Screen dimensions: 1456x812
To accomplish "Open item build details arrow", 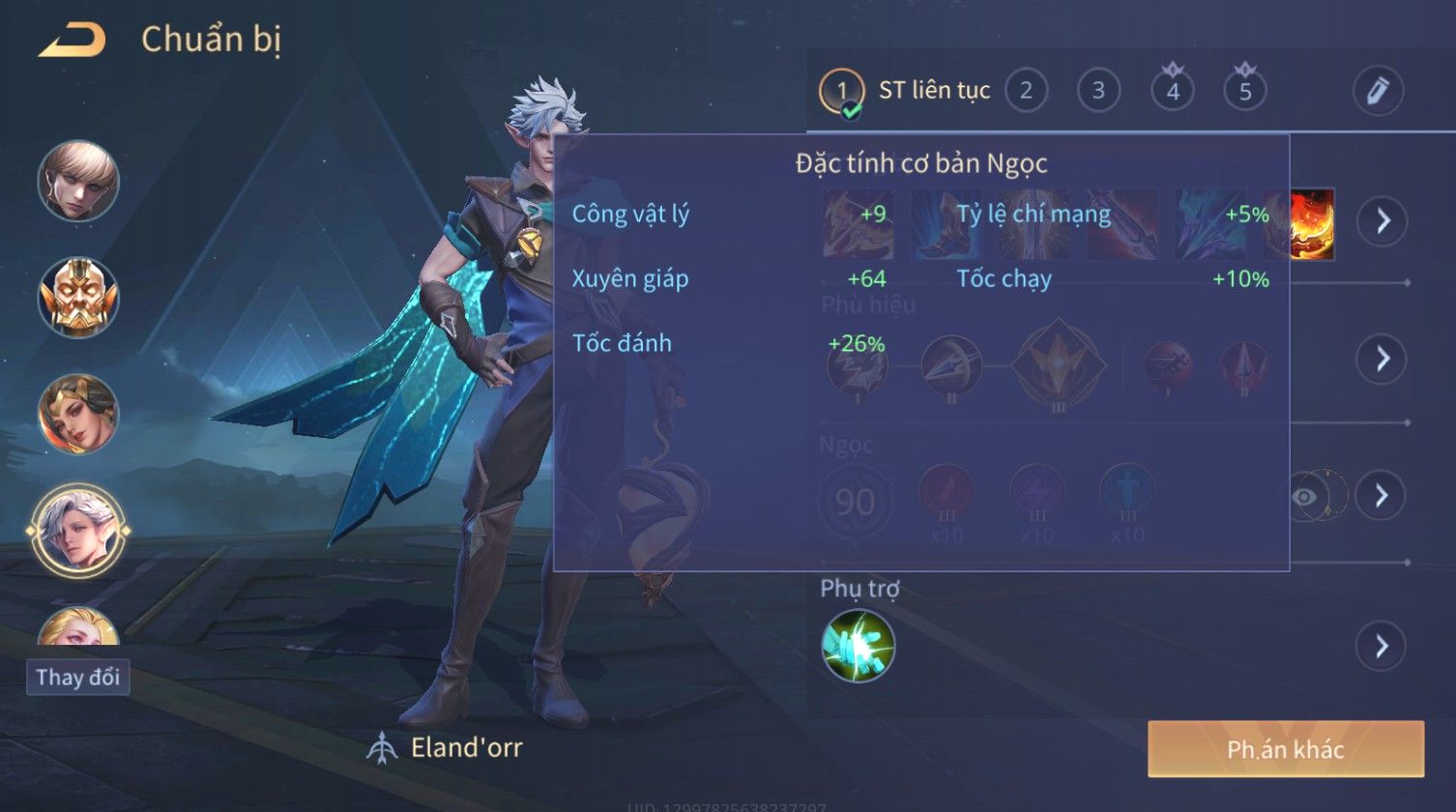I will [1382, 221].
